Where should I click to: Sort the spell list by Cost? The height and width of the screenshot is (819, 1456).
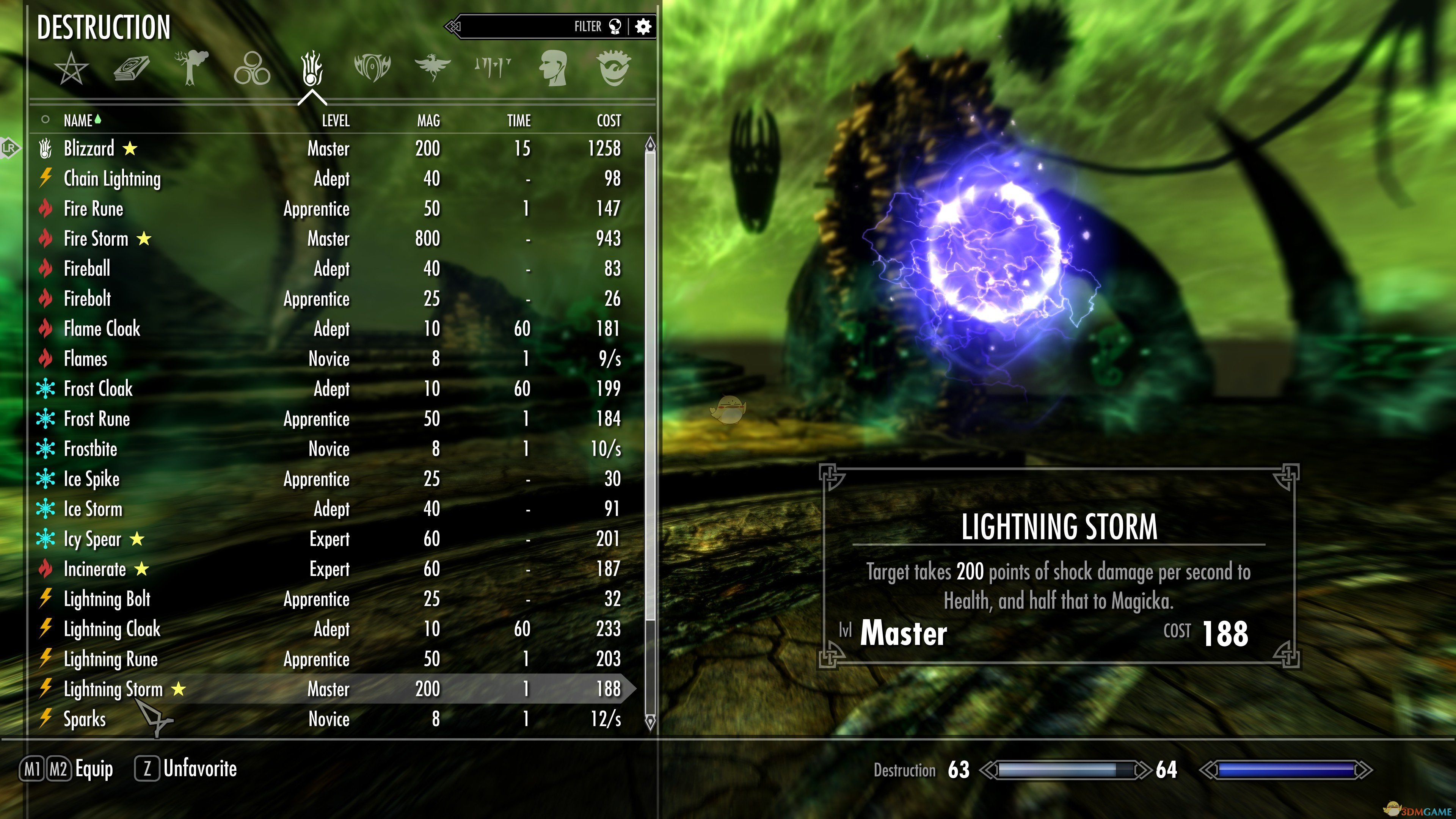tap(609, 121)
